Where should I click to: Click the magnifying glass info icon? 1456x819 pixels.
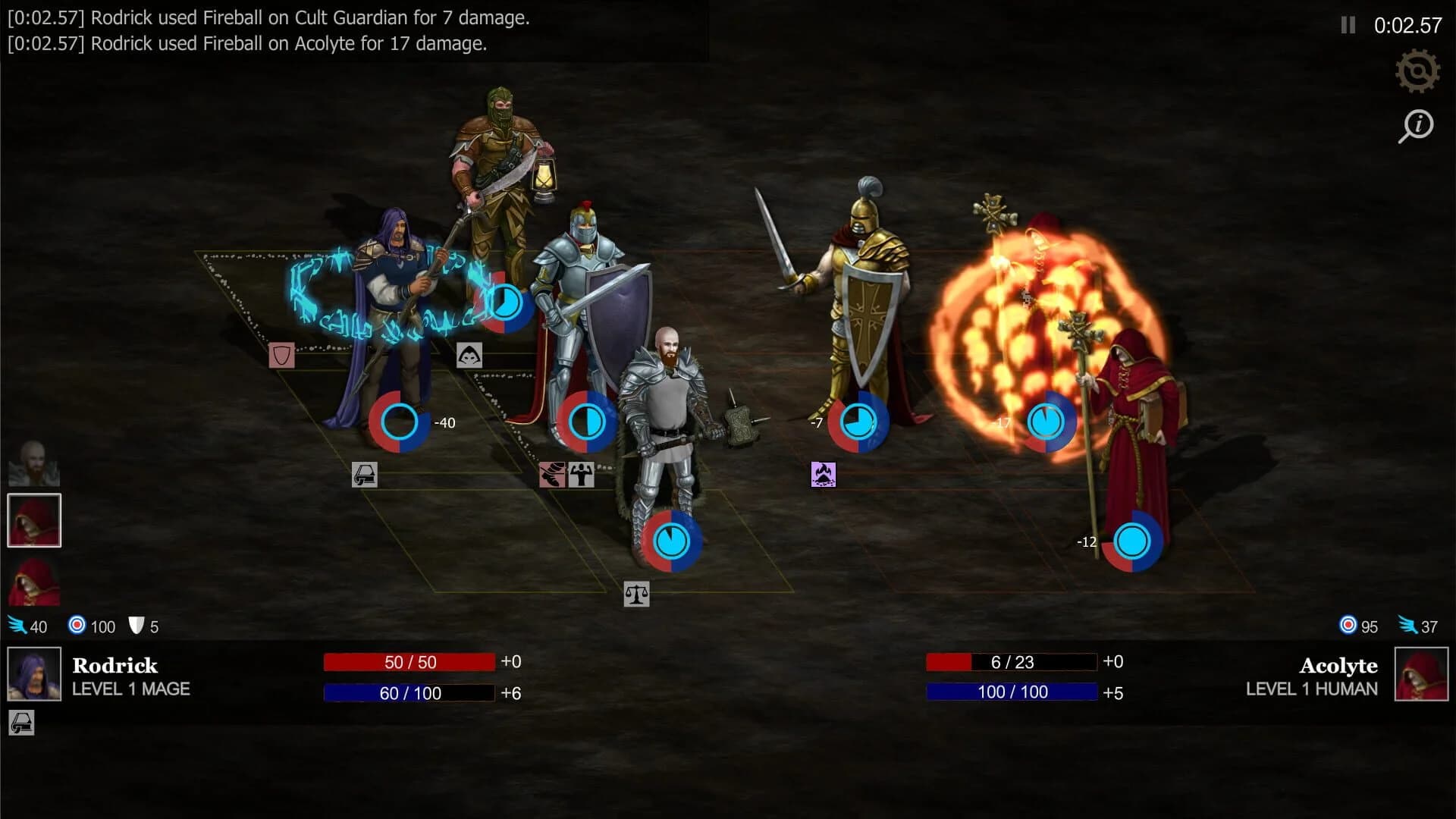click(x=1417, y=126)
